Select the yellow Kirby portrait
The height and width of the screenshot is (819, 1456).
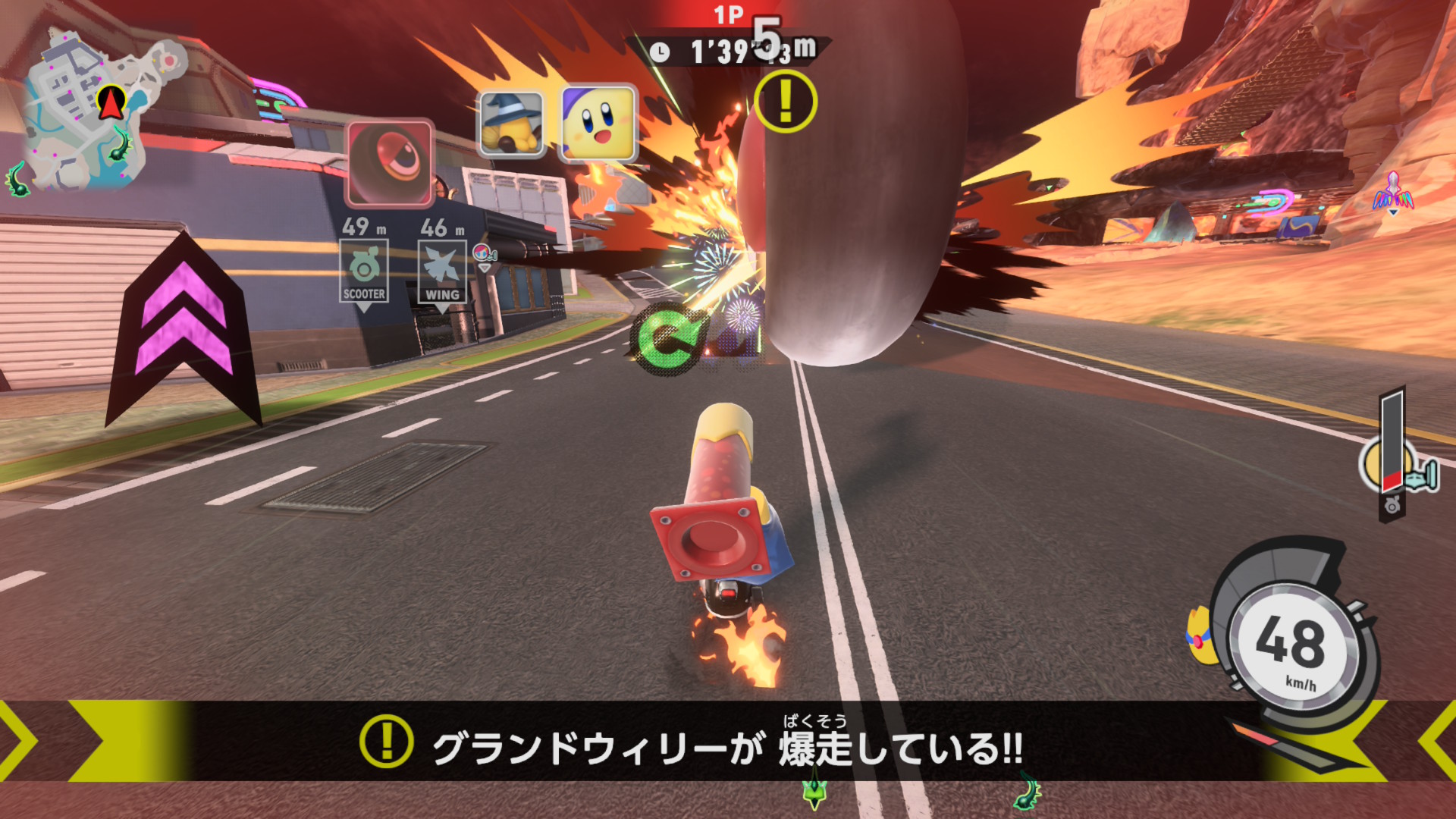click(598, 123)
